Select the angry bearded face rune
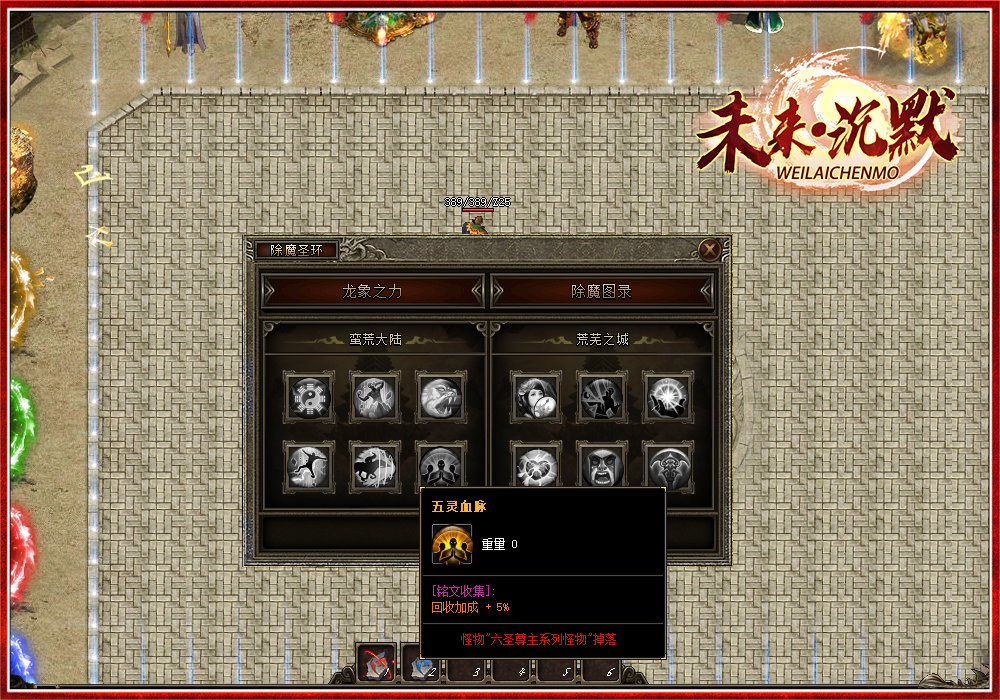Viewport: 1000px width, 700px height. click(602, 466)
